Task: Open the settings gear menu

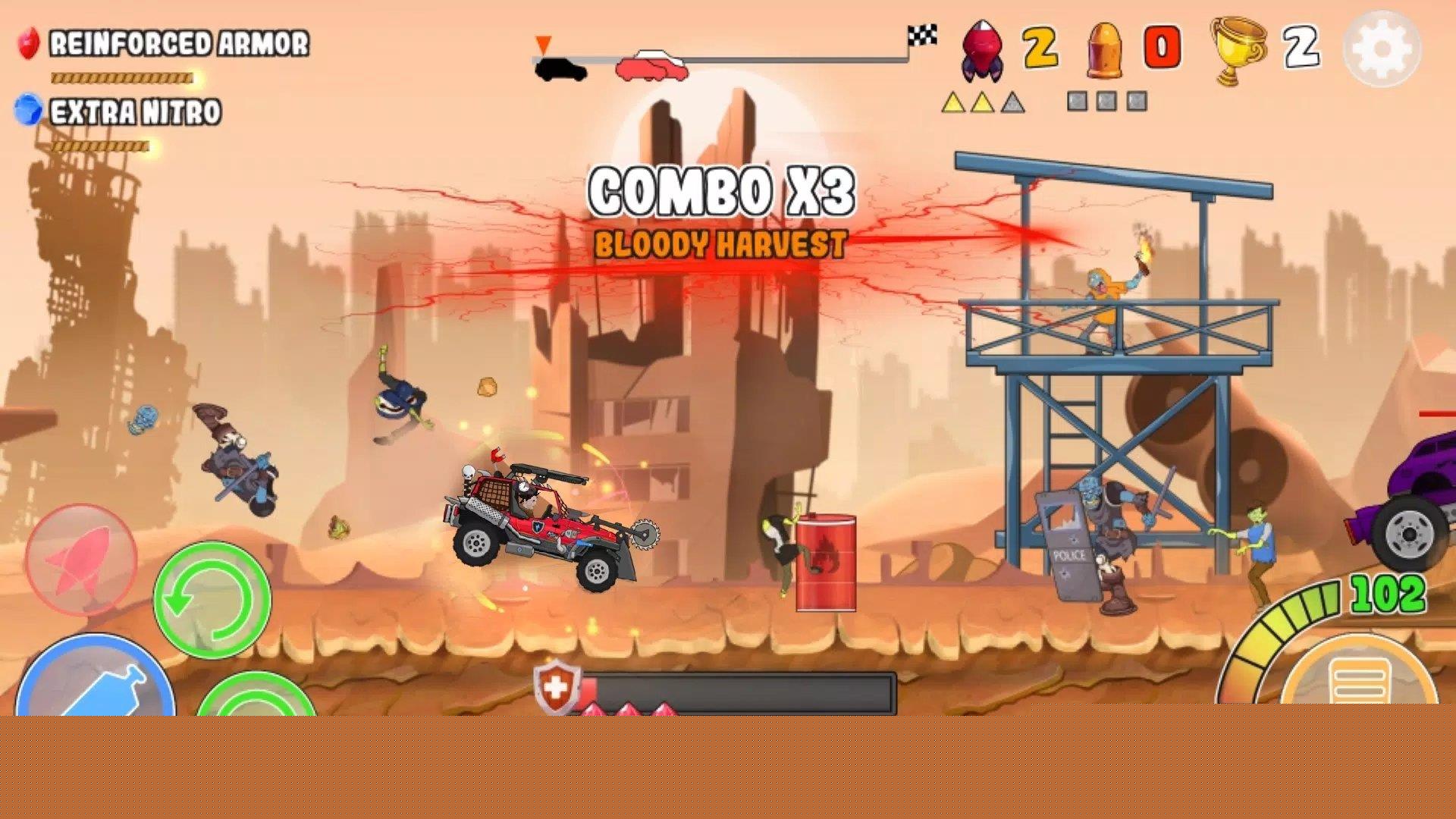Action: click(1382, 49)
